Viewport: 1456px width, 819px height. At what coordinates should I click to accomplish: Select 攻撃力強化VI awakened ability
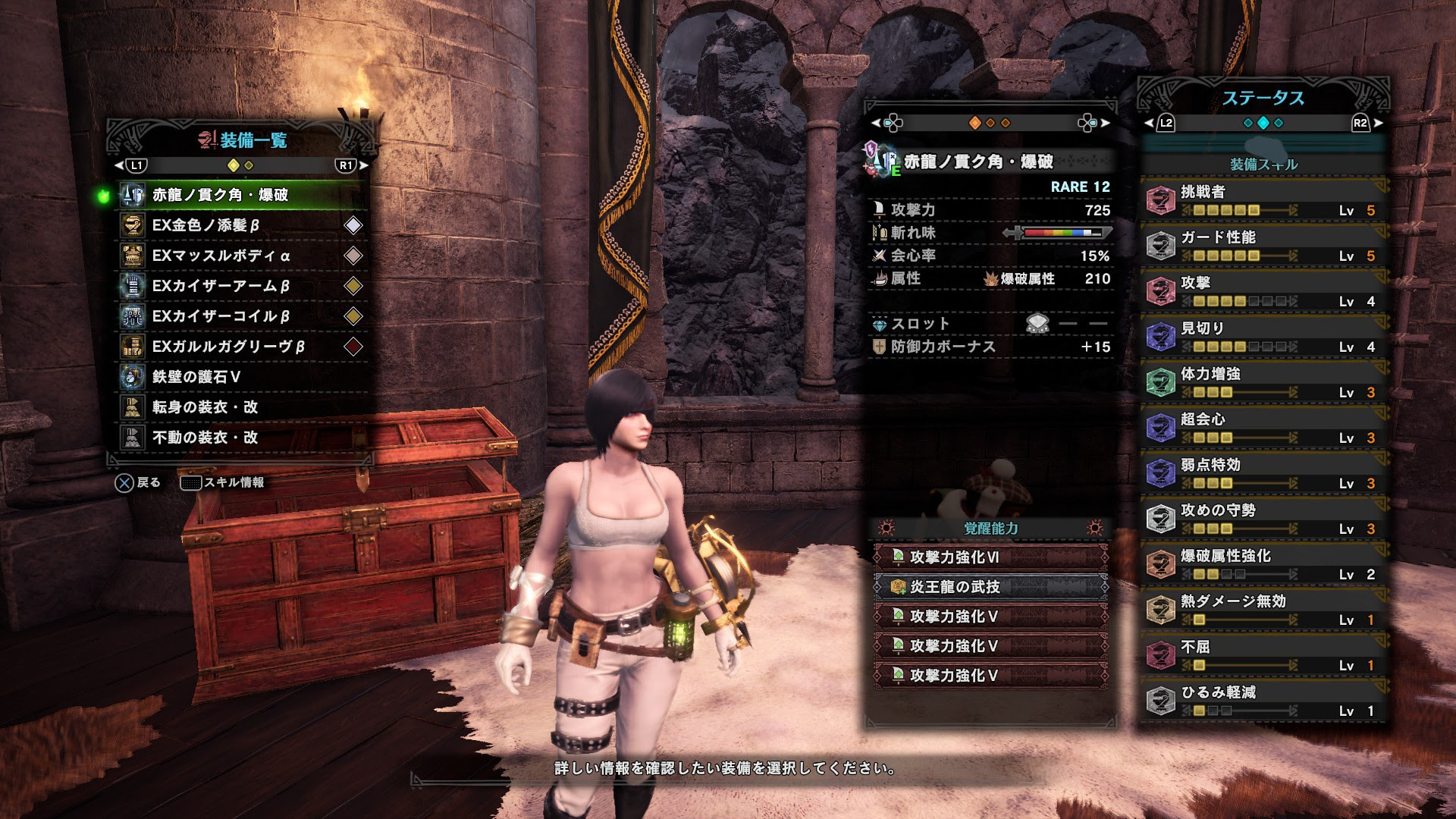[990, 557]
